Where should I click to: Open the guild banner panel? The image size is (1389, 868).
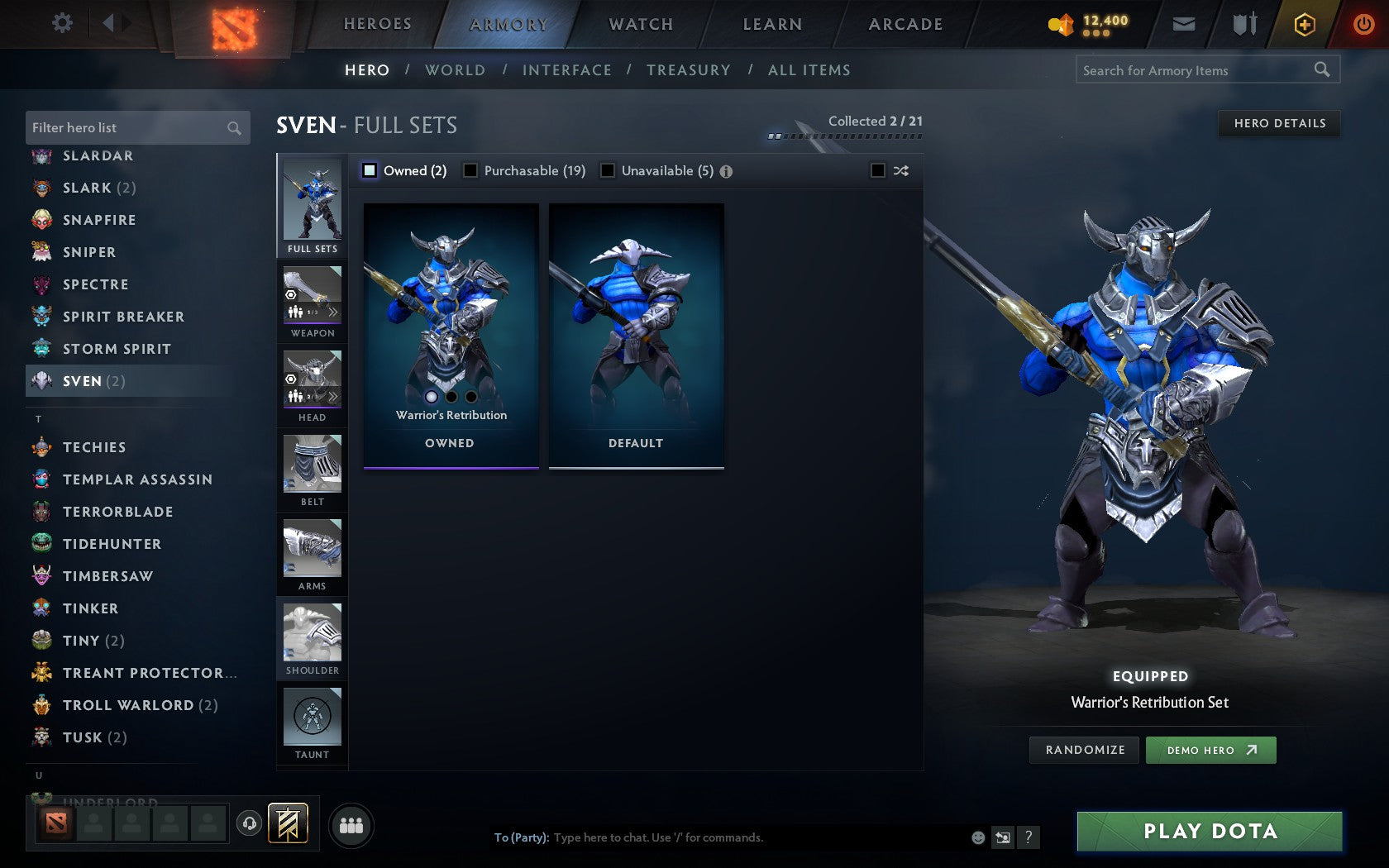[286, 823]
